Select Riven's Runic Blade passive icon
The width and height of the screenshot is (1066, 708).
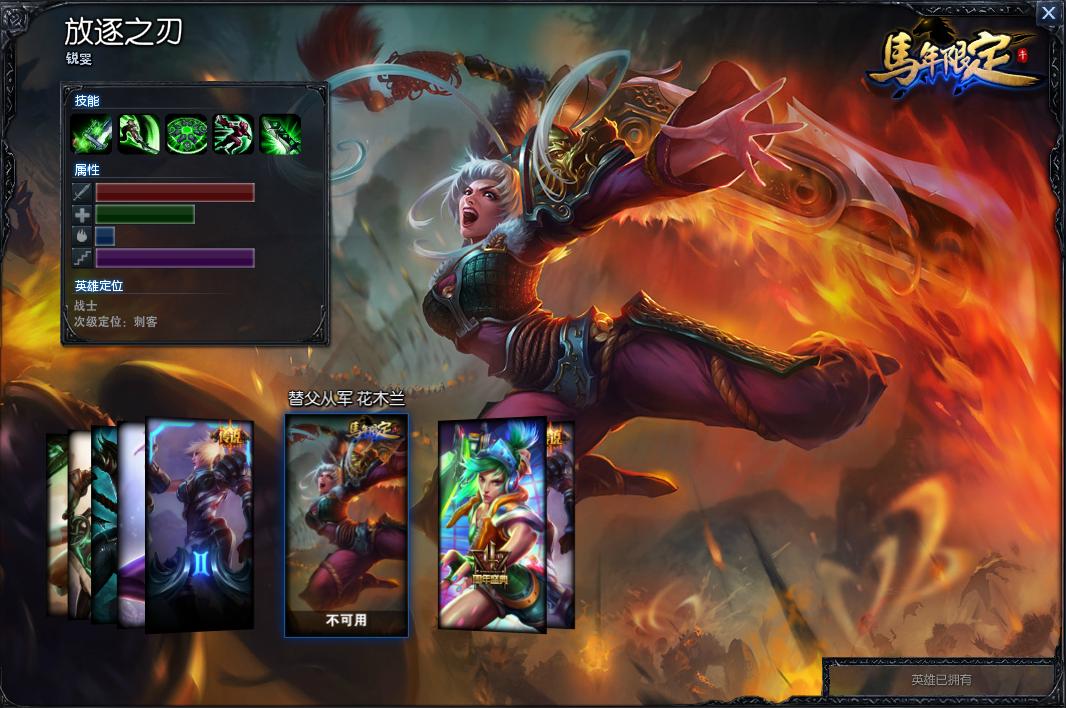point(91,134)
